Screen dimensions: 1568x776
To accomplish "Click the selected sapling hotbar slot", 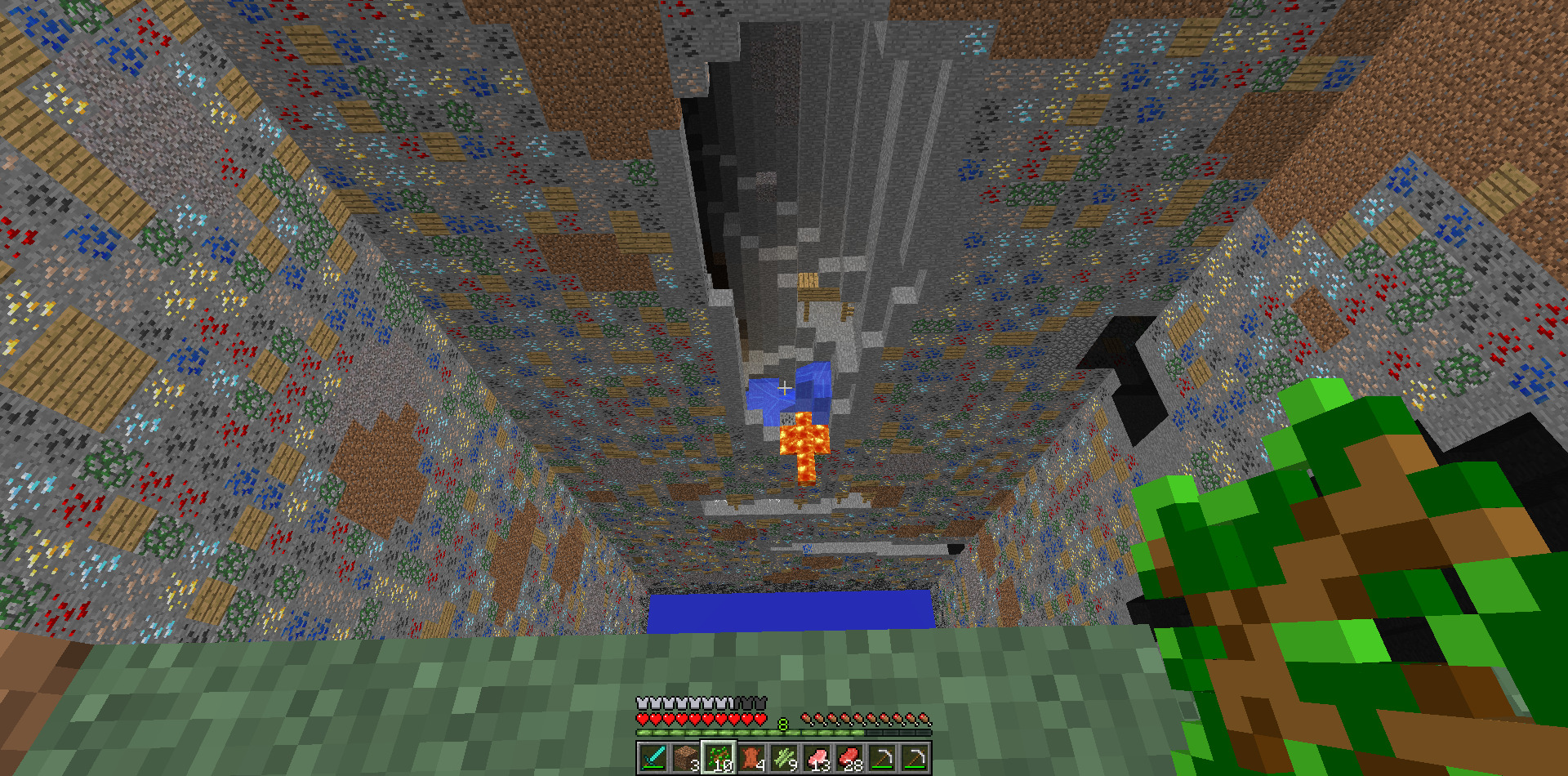I will (719, 757).
